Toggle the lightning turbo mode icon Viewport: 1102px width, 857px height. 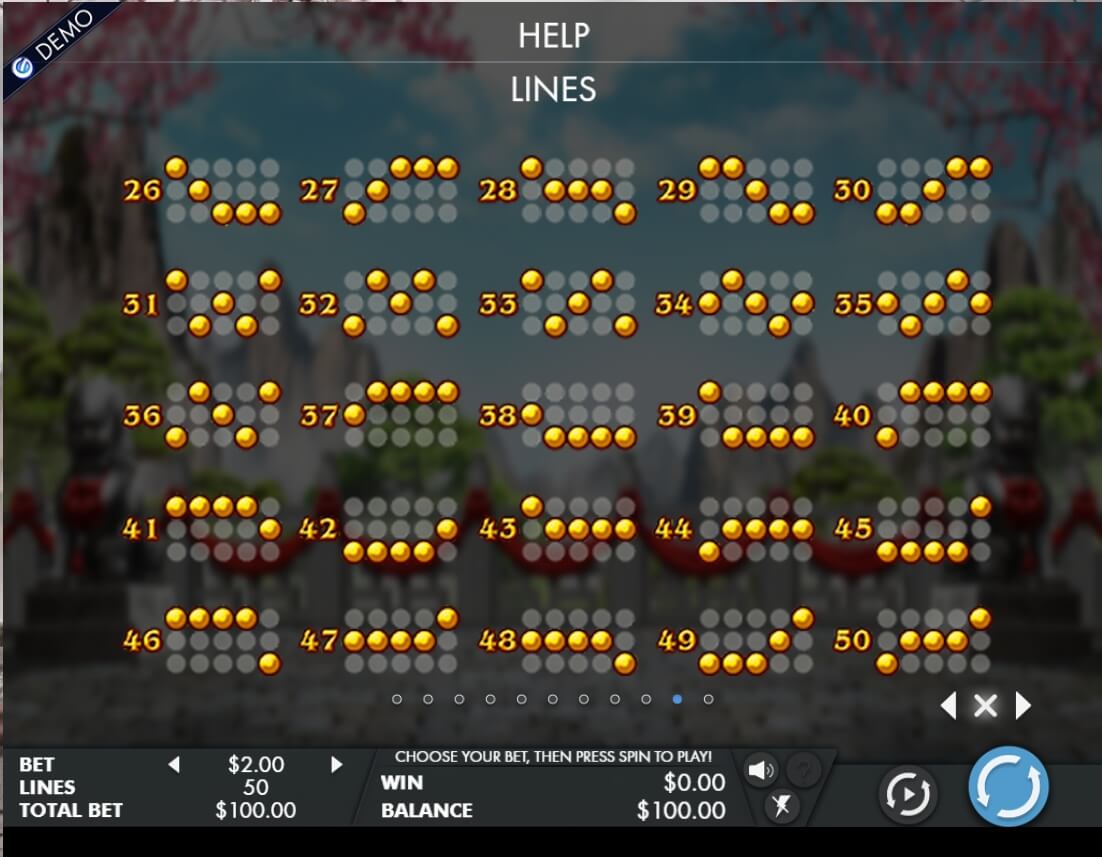point(781,805)
